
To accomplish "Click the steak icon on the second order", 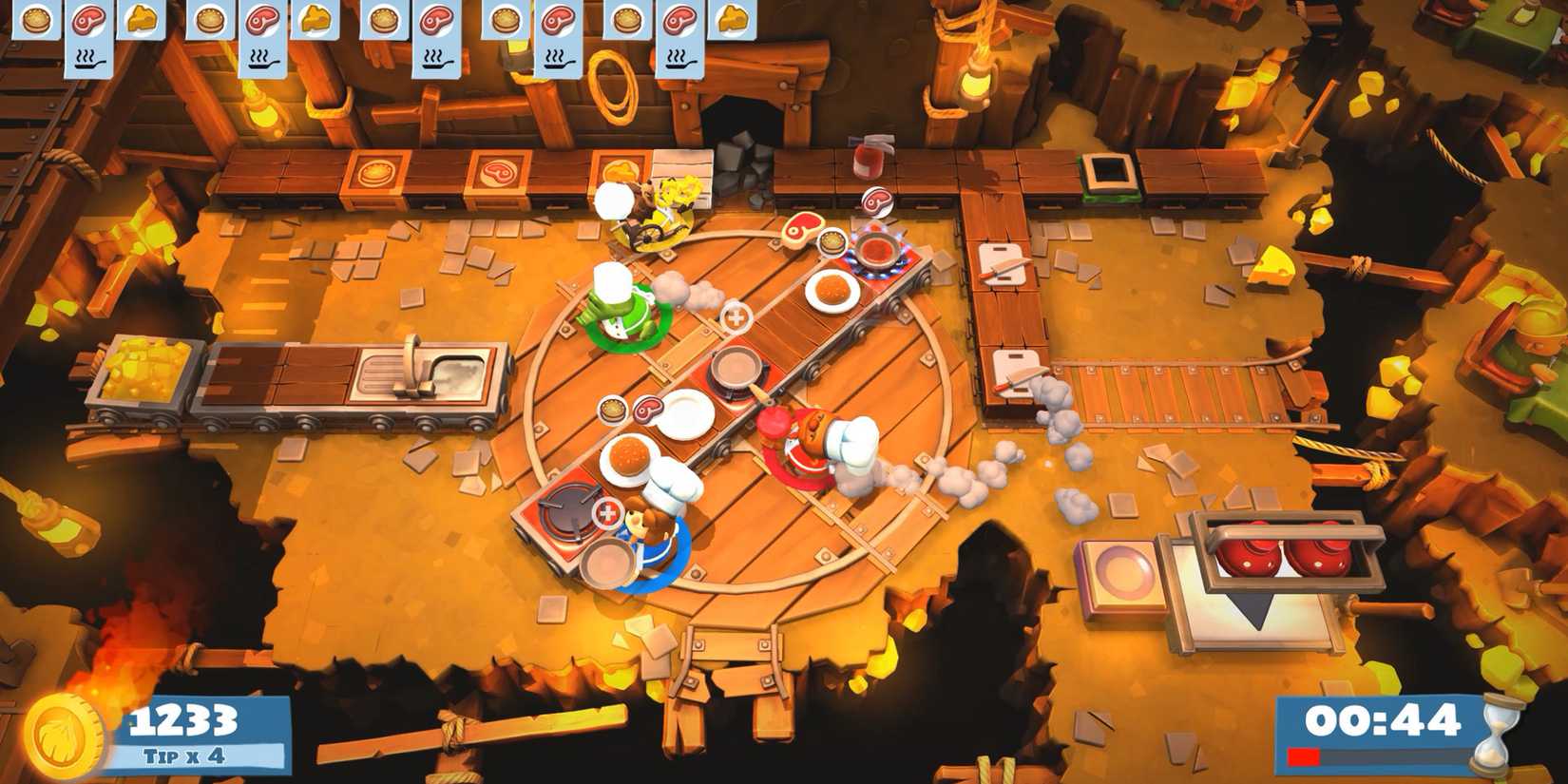I will (261, 21).
